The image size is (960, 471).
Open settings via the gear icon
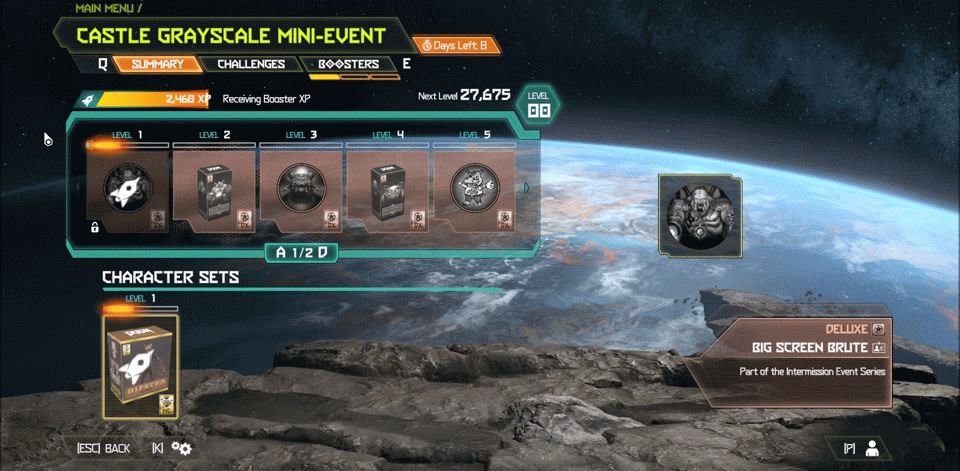(181, 448)
